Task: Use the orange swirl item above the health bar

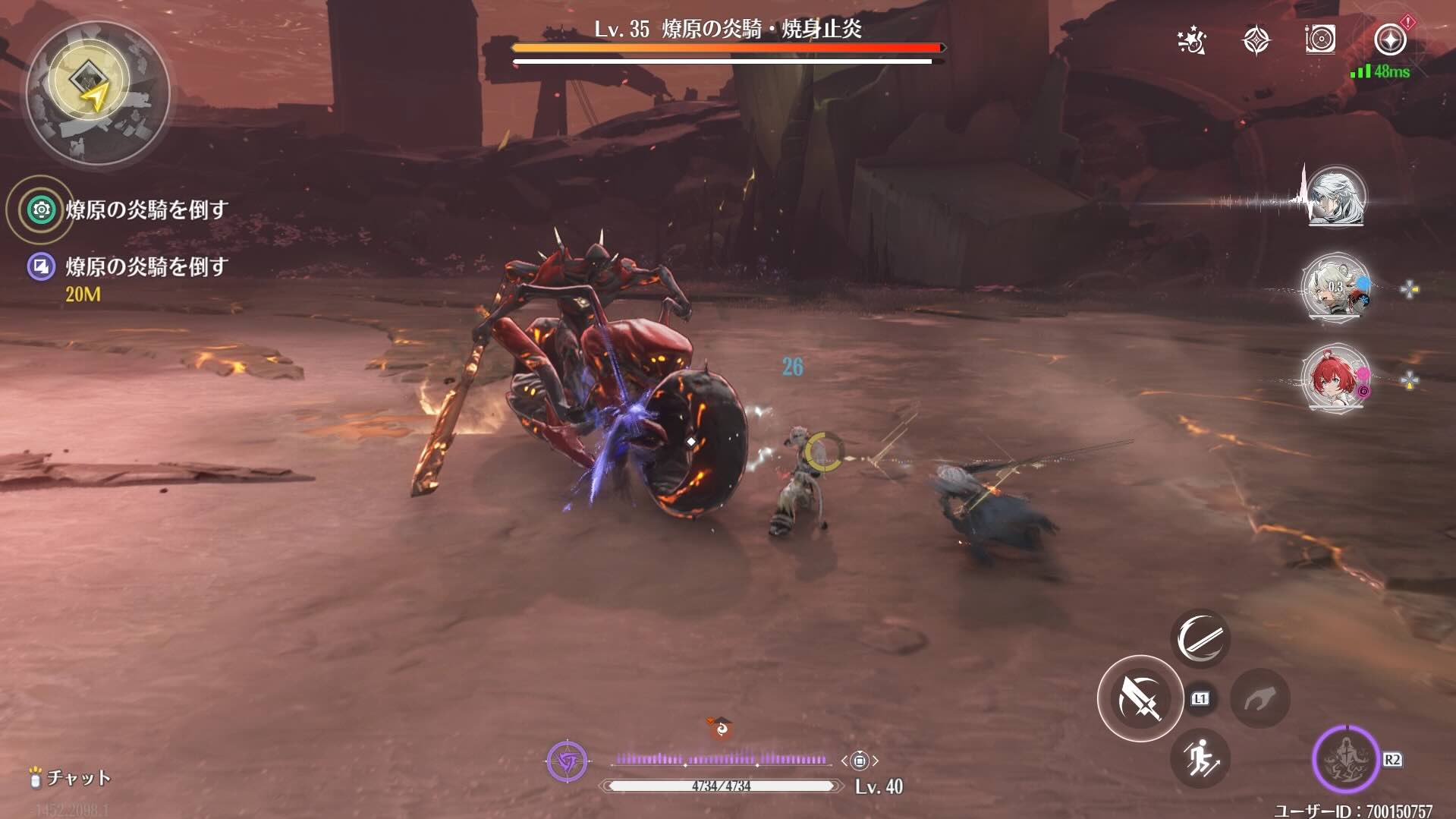Action: 721,729
